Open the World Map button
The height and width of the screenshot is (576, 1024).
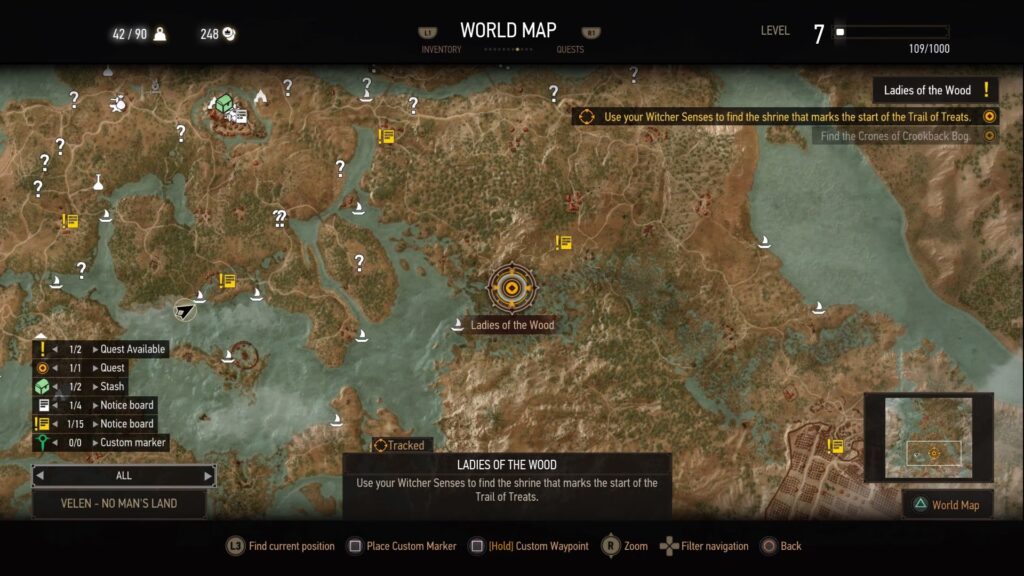click(948, 505)
